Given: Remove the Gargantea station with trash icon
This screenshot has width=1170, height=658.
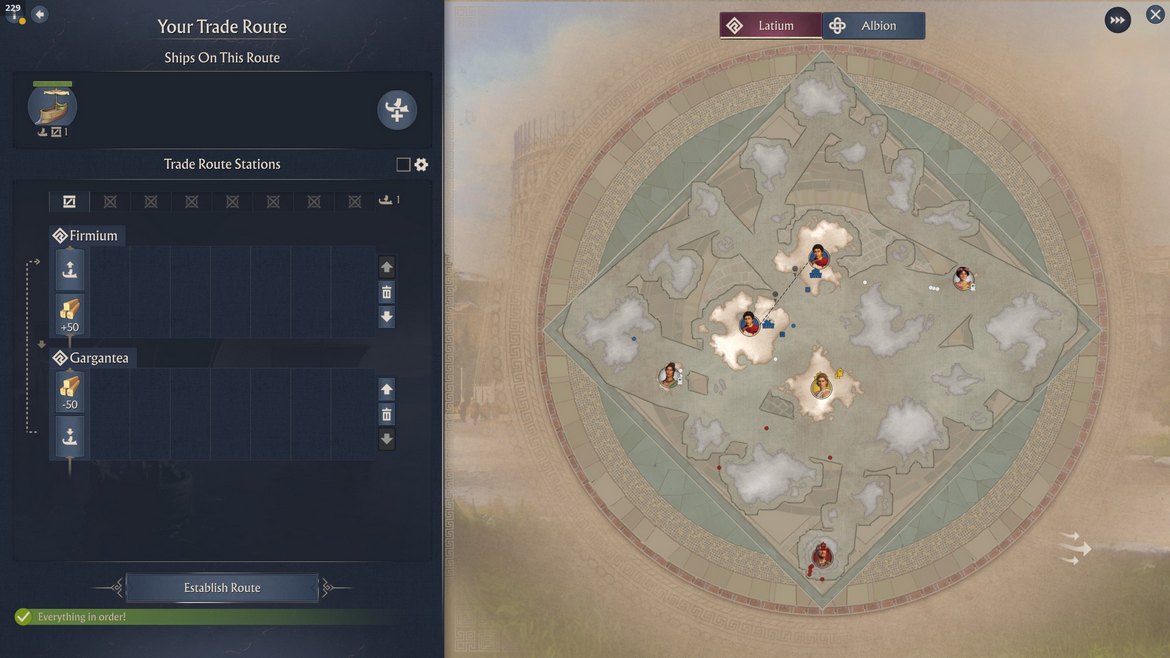Looking at the screenshot, I should (387, 414).
